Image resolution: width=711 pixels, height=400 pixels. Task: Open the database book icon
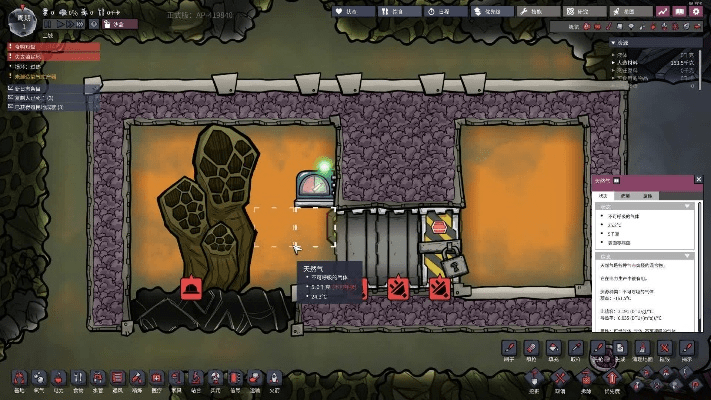679,10
